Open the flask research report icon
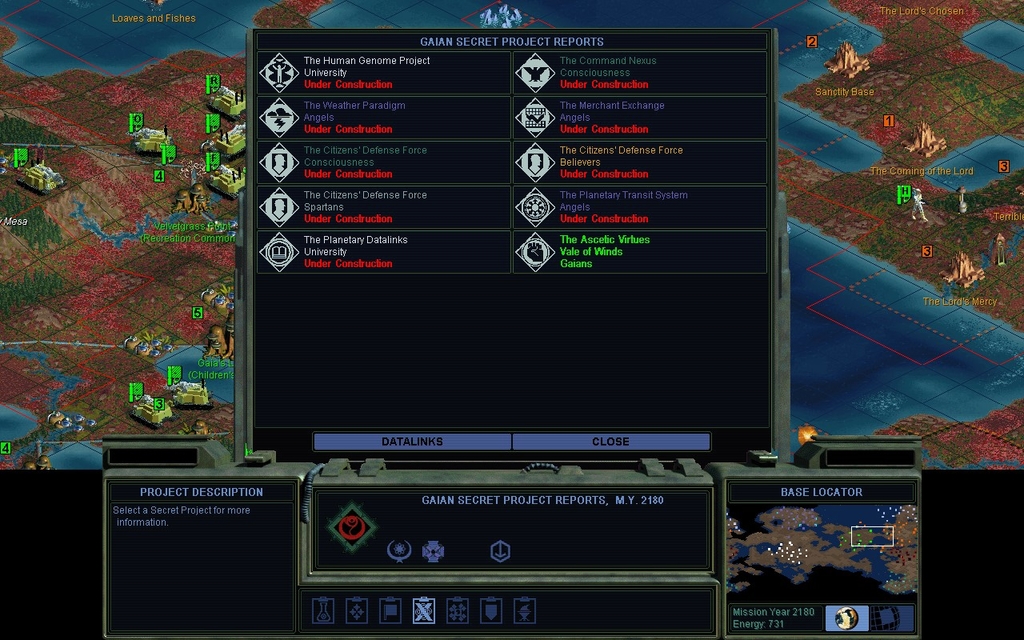The height and width of the screenshot is (640, 1024). point(323,609)
